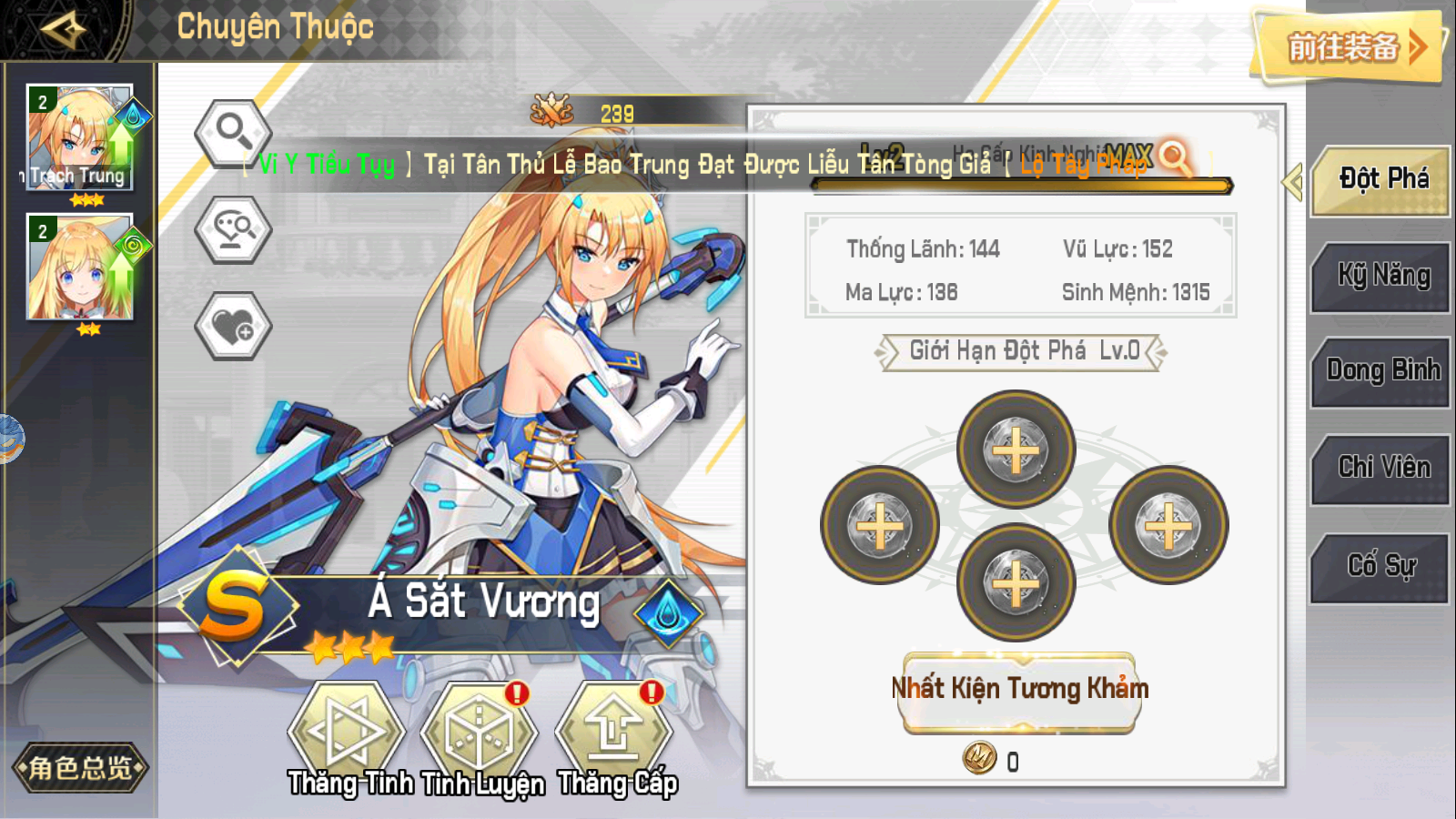Screen dimensions: 1456x819
Task: Select the Cố Sự tab
Action: [x=1380, y=567]
